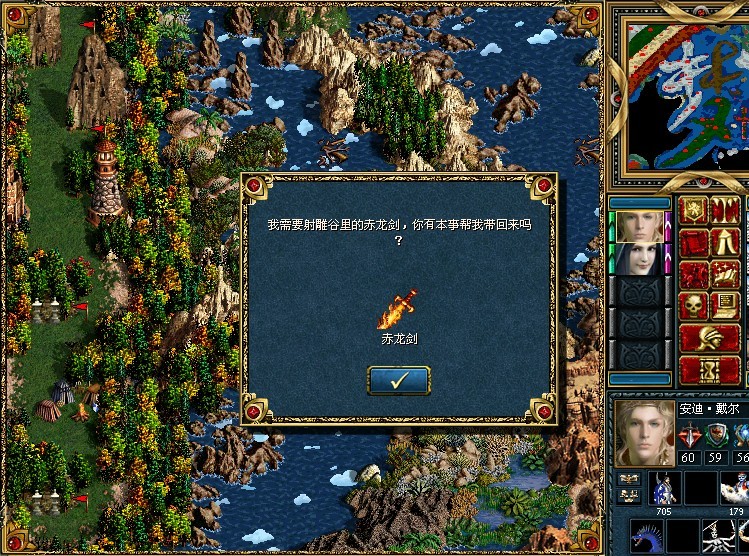Confirm the Red Dragon Sword quest dialog
Image resolution: width=749 pixels, height=556 pixels.
(x=399, y=380)
